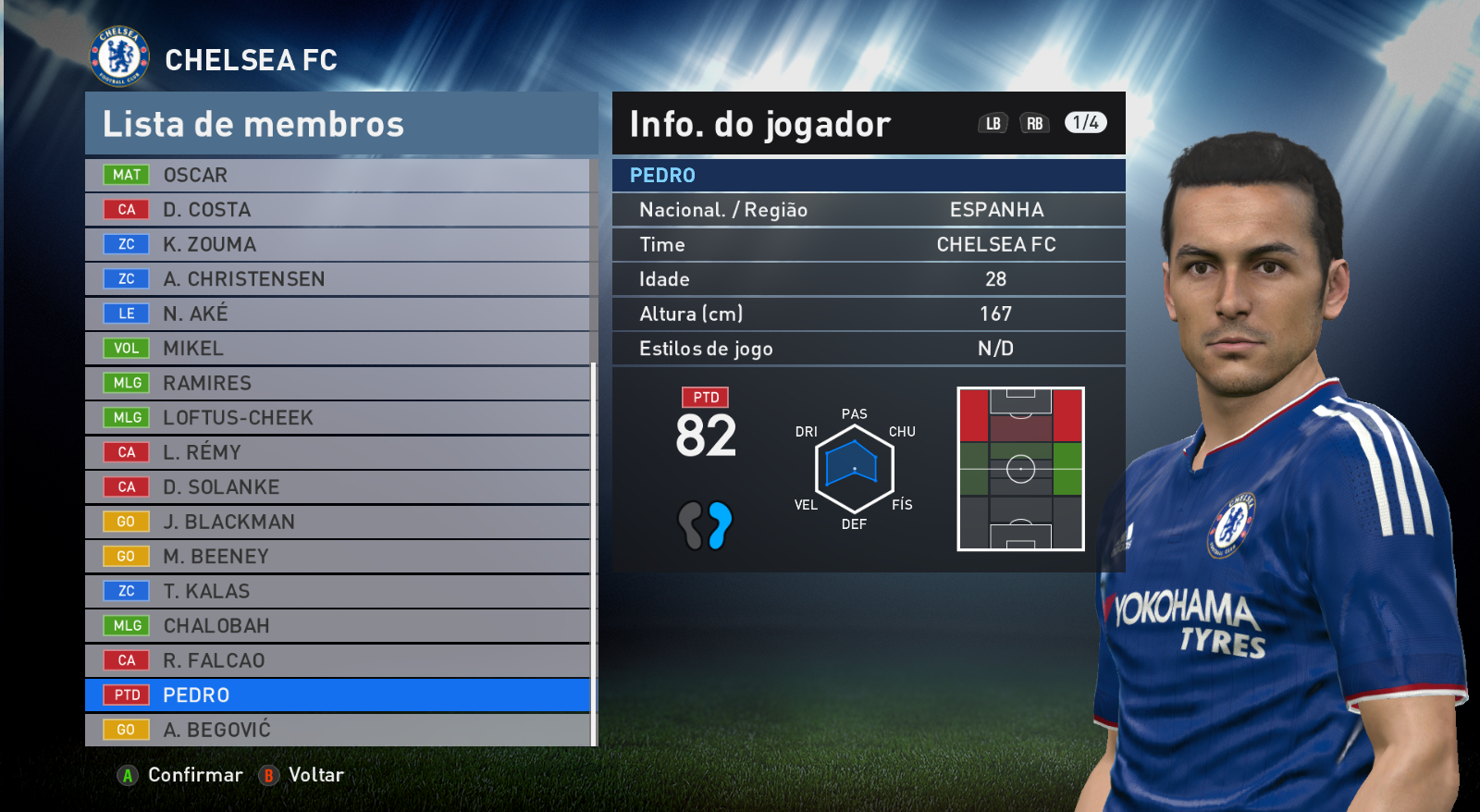
Task: Click the Confirmar option
Action: coord(180,775)
